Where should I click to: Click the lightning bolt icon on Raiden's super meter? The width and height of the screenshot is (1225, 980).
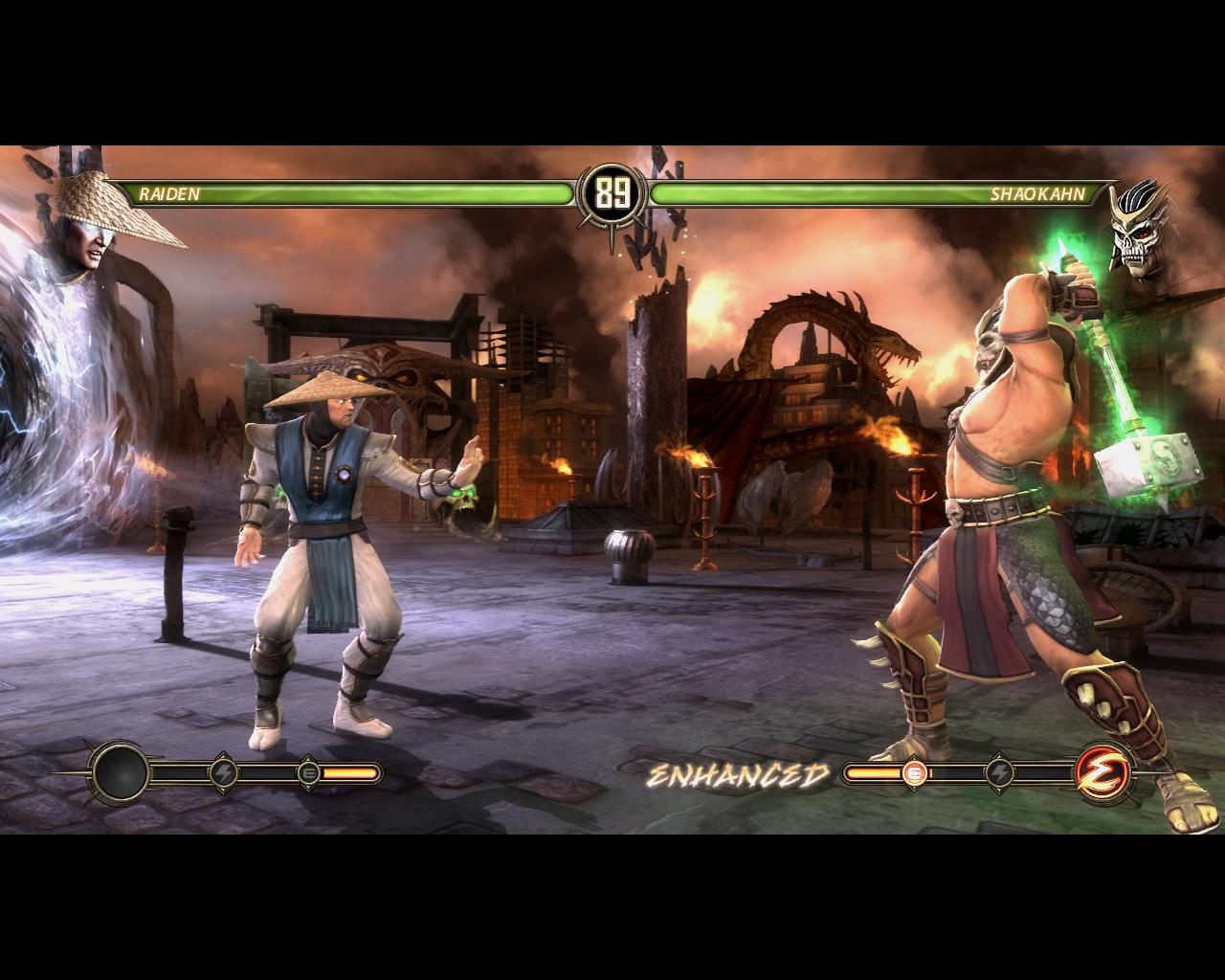click(223, 773)
